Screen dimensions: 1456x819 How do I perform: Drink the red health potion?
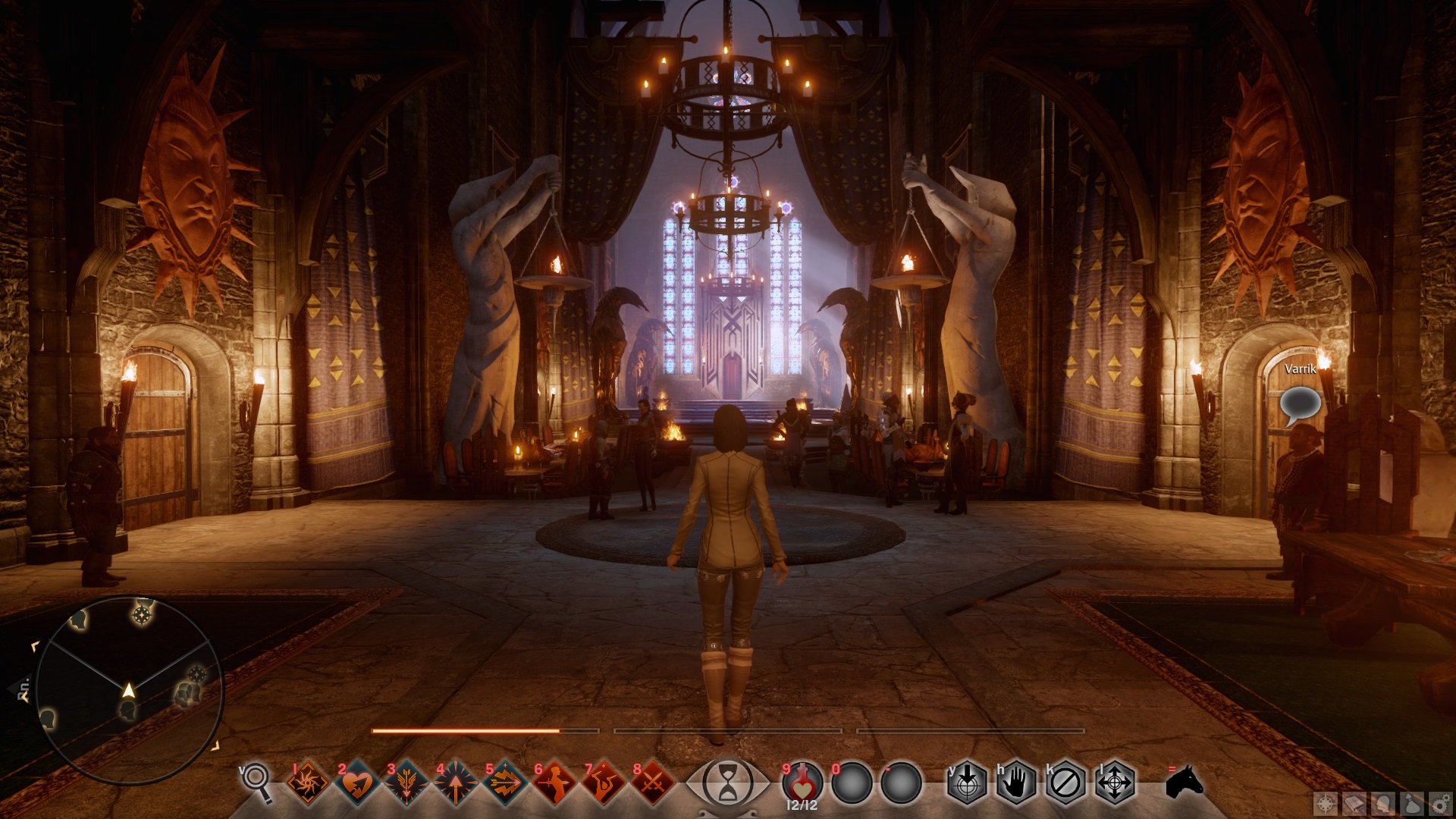(802, 781)
